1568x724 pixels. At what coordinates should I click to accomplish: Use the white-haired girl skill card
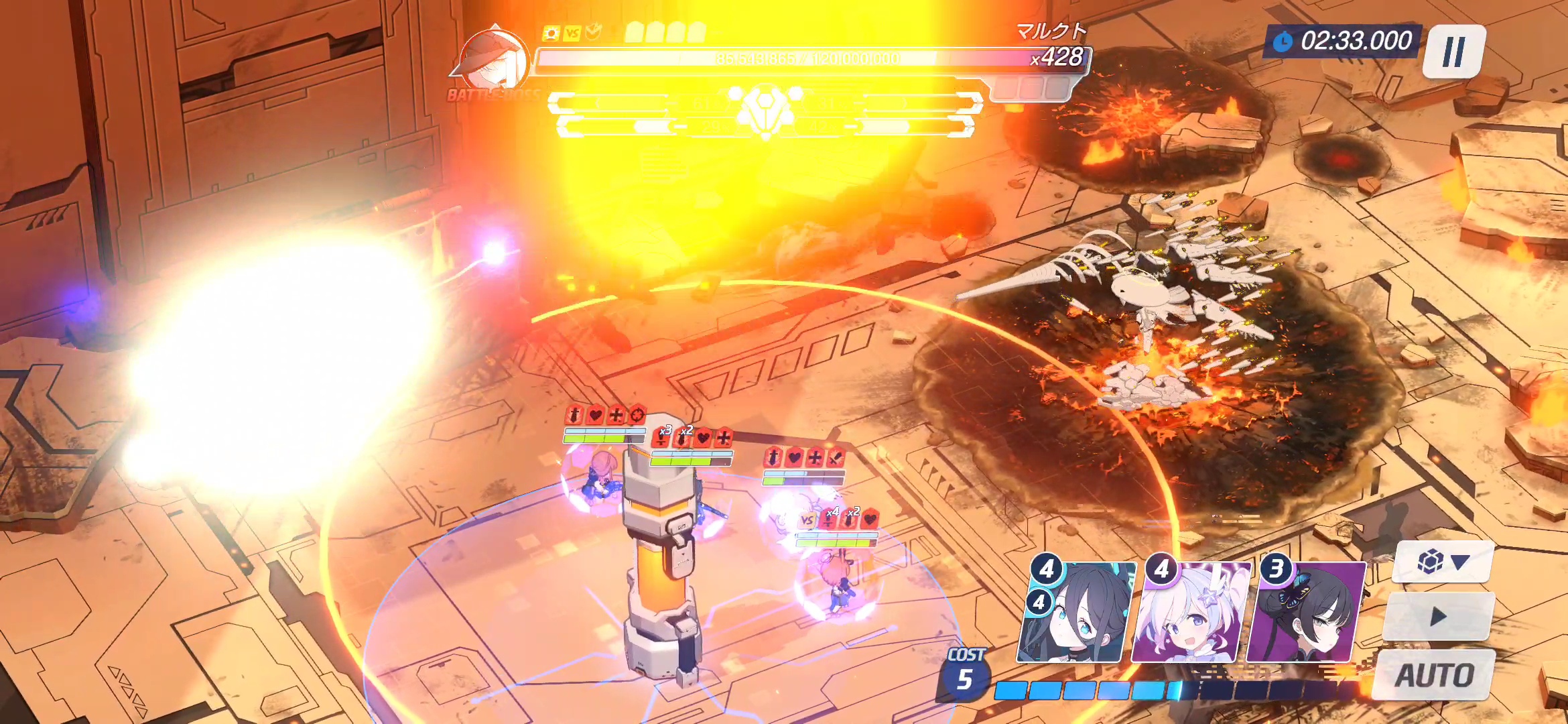pos(1190,613)
